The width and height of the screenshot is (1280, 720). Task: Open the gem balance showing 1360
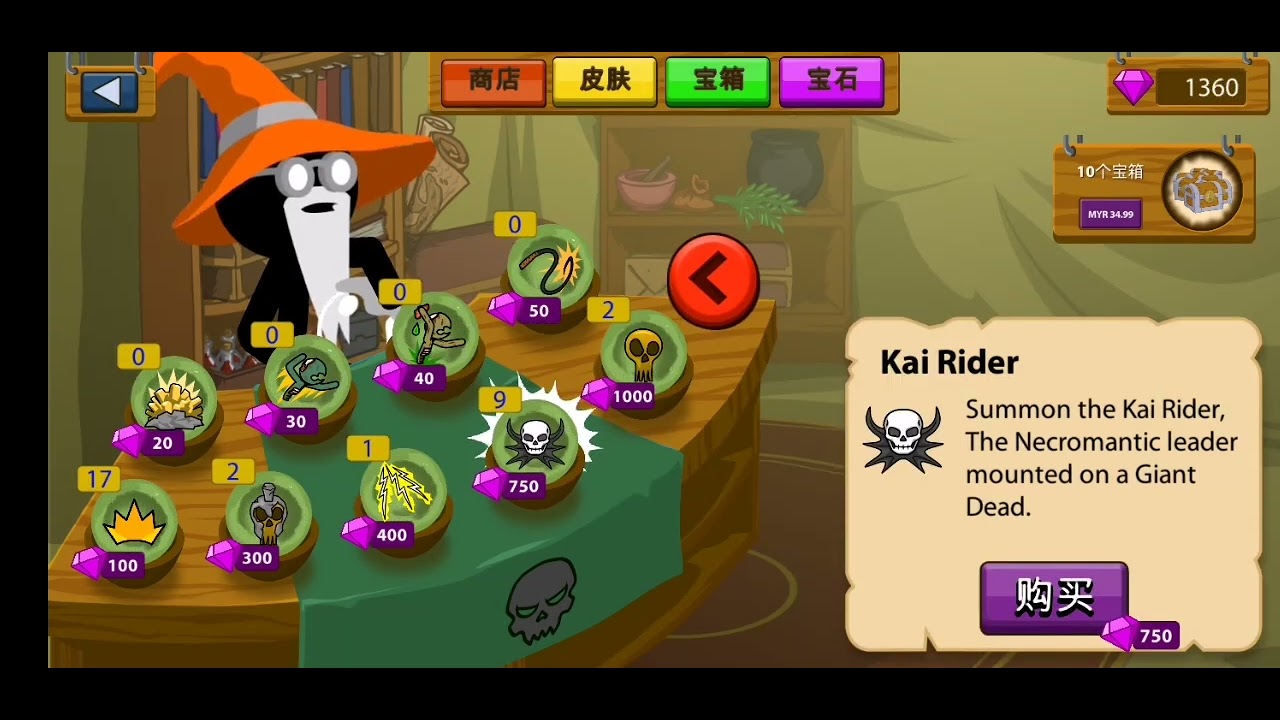1187,88
